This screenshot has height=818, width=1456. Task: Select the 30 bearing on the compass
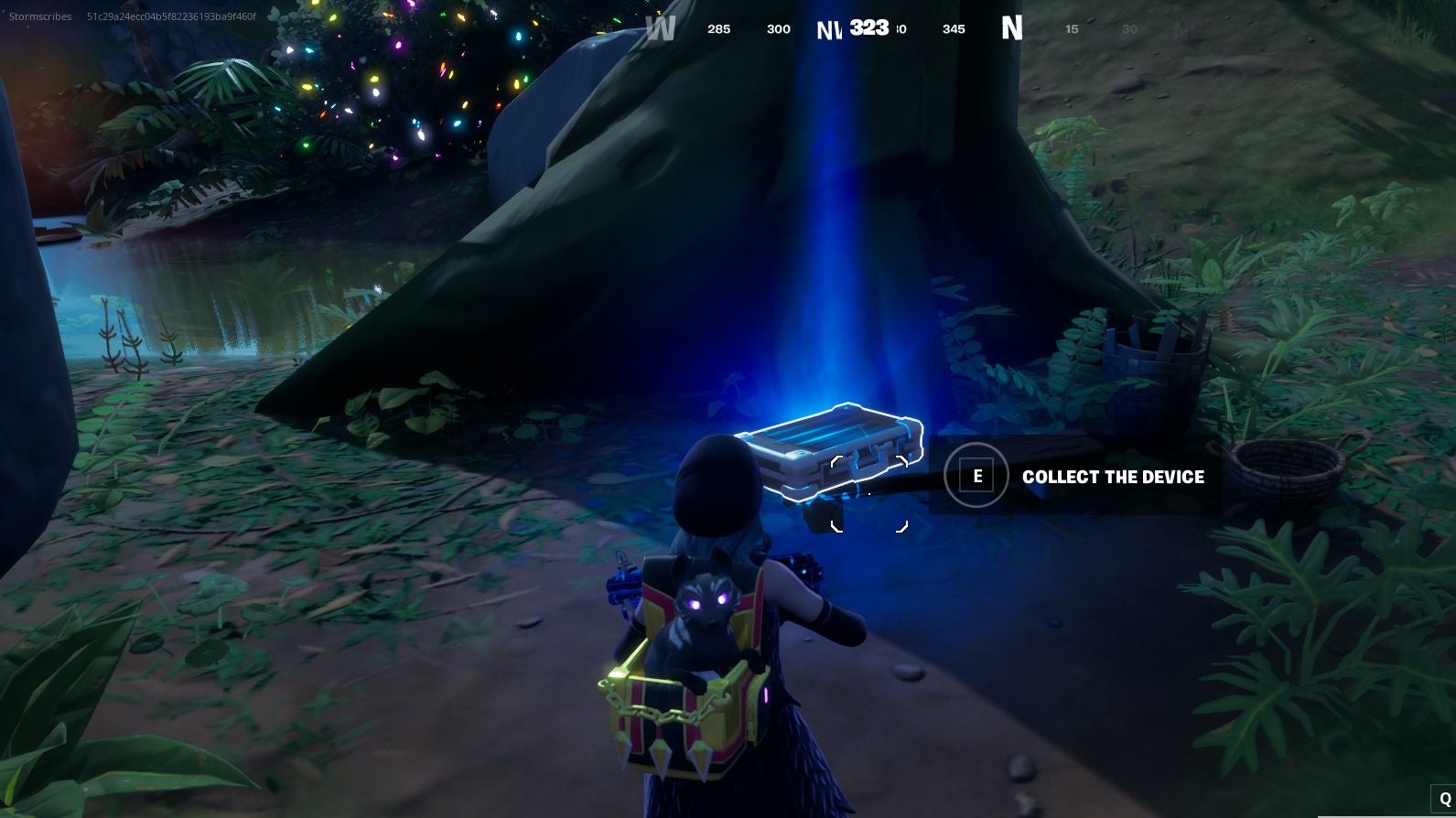[1129, 28]
